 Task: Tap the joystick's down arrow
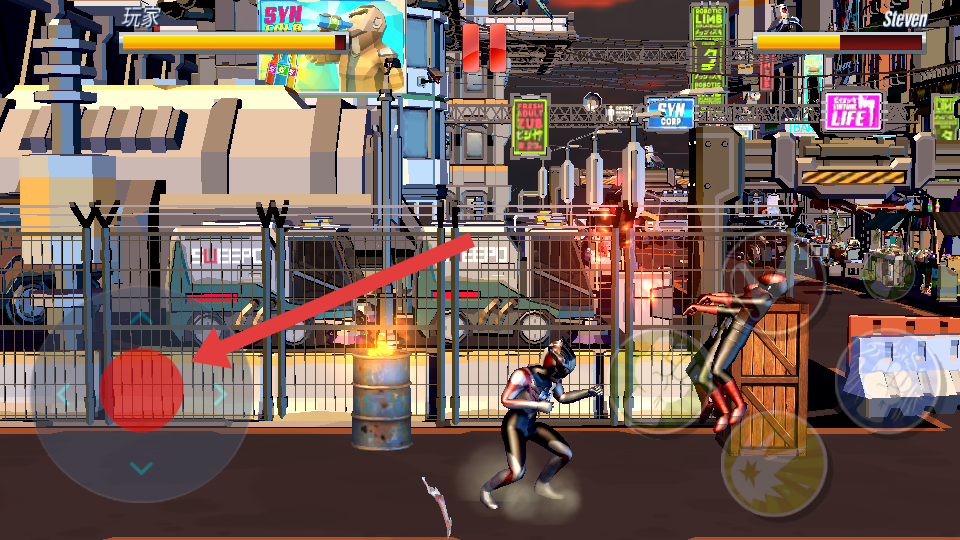(x=142, y=468)
